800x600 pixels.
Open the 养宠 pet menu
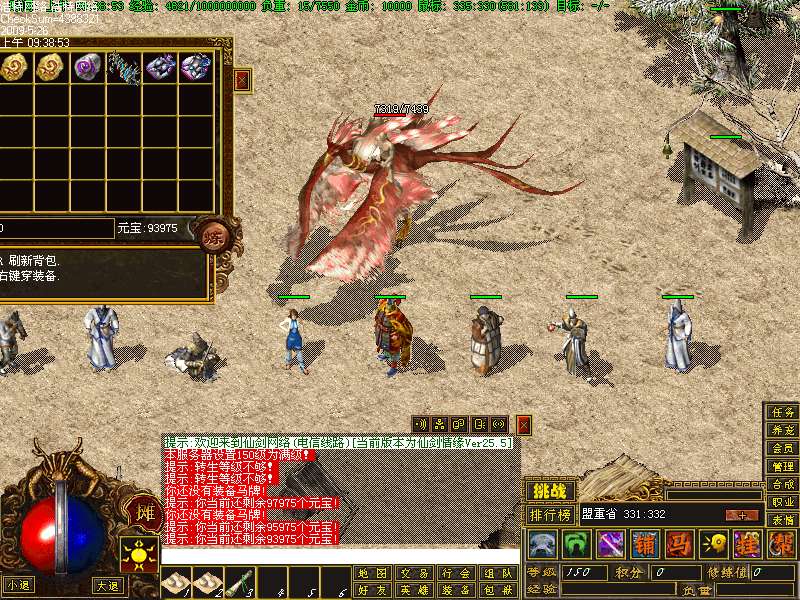783,430
